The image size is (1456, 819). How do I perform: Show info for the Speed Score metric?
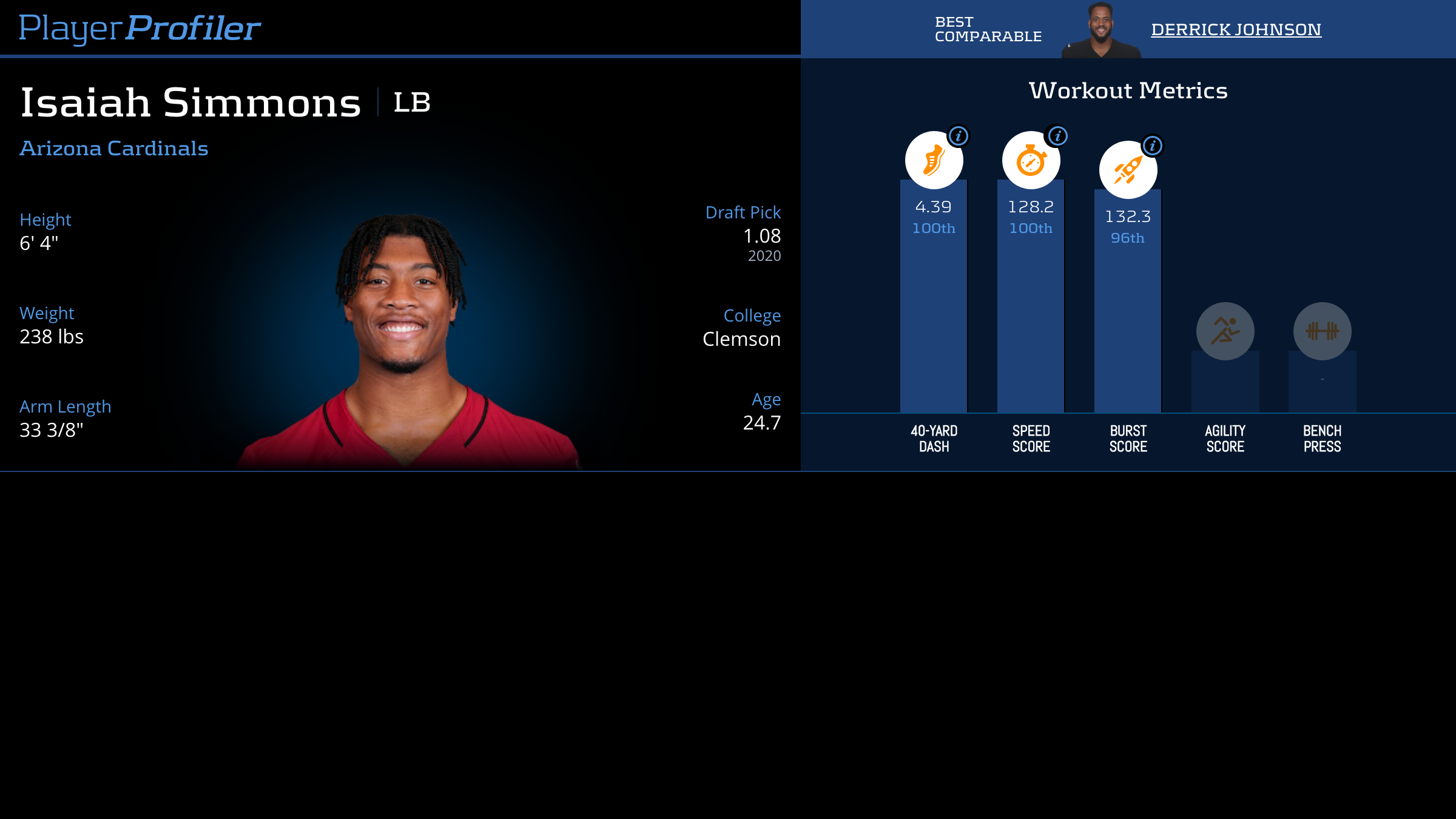click(x=1057, y=136)
